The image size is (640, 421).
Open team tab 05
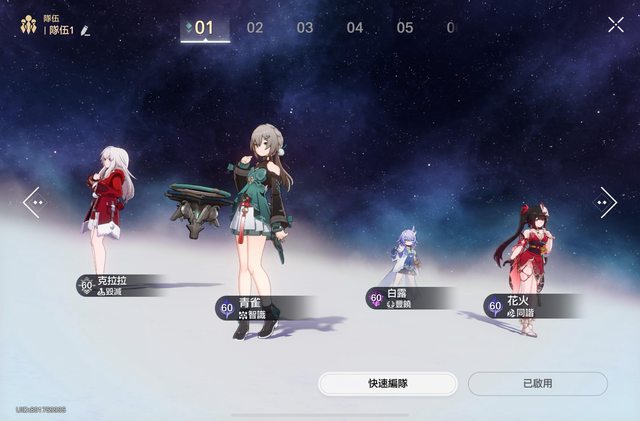[x=405, y=28]
